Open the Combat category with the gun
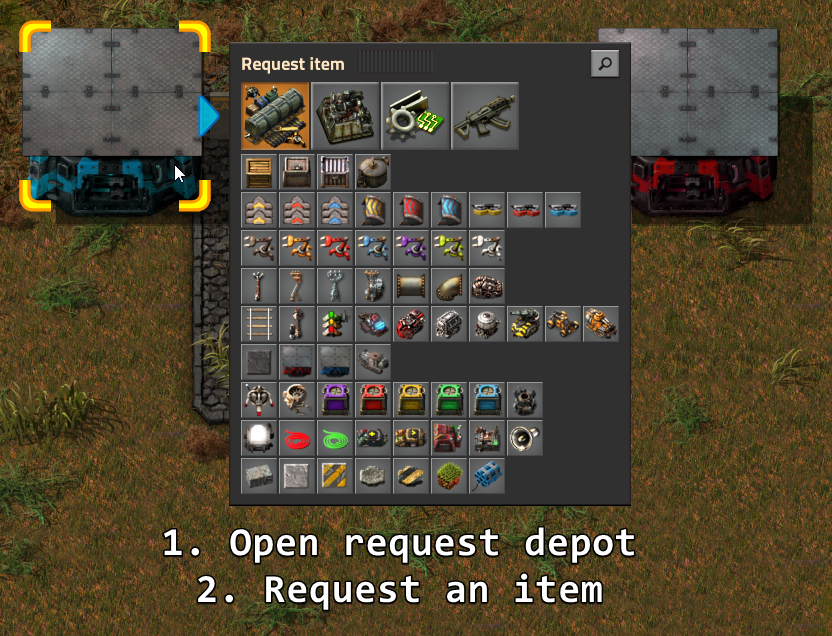Viewport: 832px width, 636px height. [485, 116]
